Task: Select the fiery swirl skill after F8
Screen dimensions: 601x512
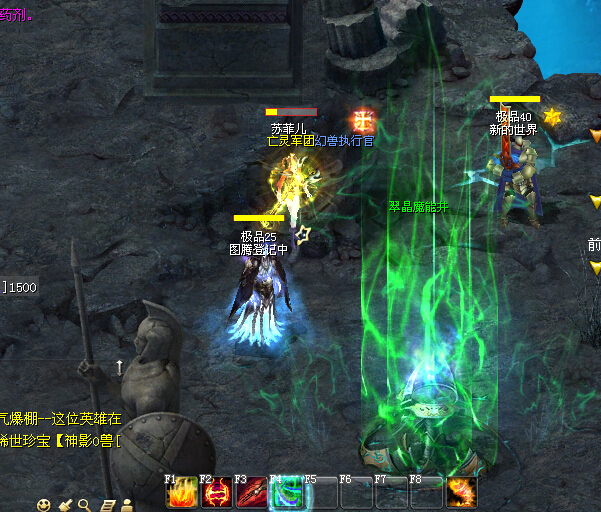Action: pyautogui.click(x=461, y=493)
